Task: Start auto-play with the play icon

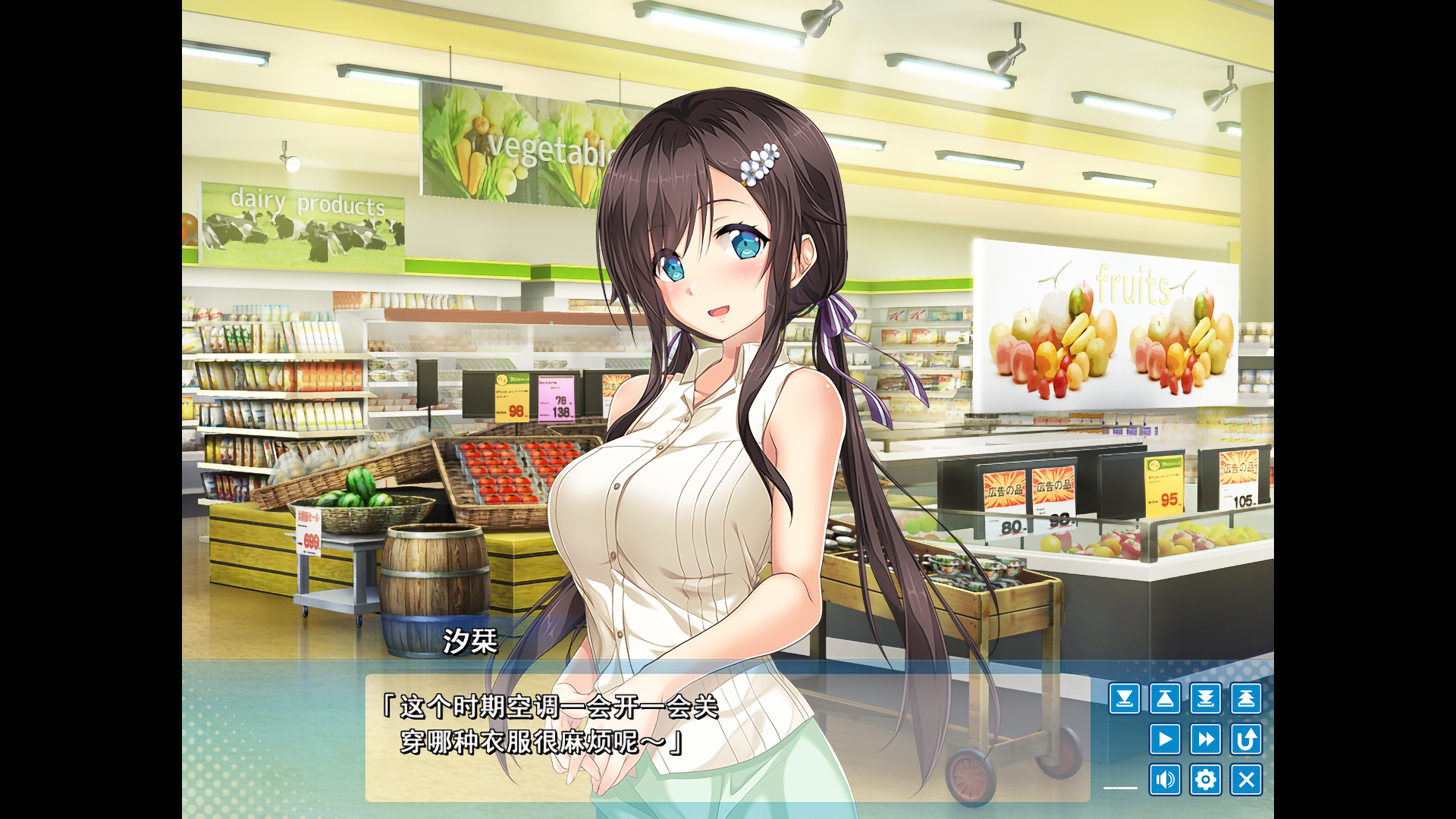Action: pyautogui.click(x=1166, y=739)
